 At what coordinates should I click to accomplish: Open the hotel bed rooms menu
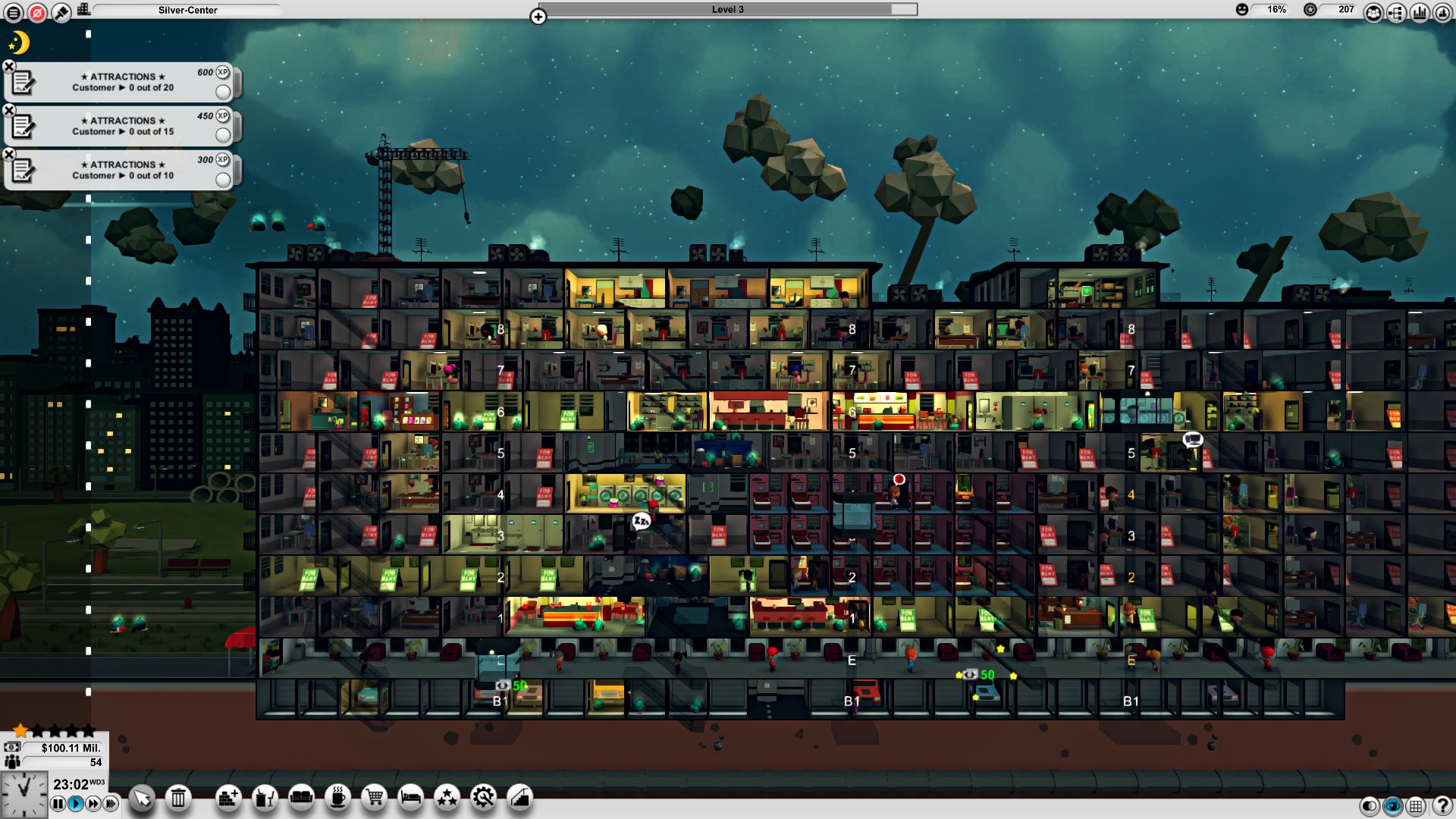point(409,798)
